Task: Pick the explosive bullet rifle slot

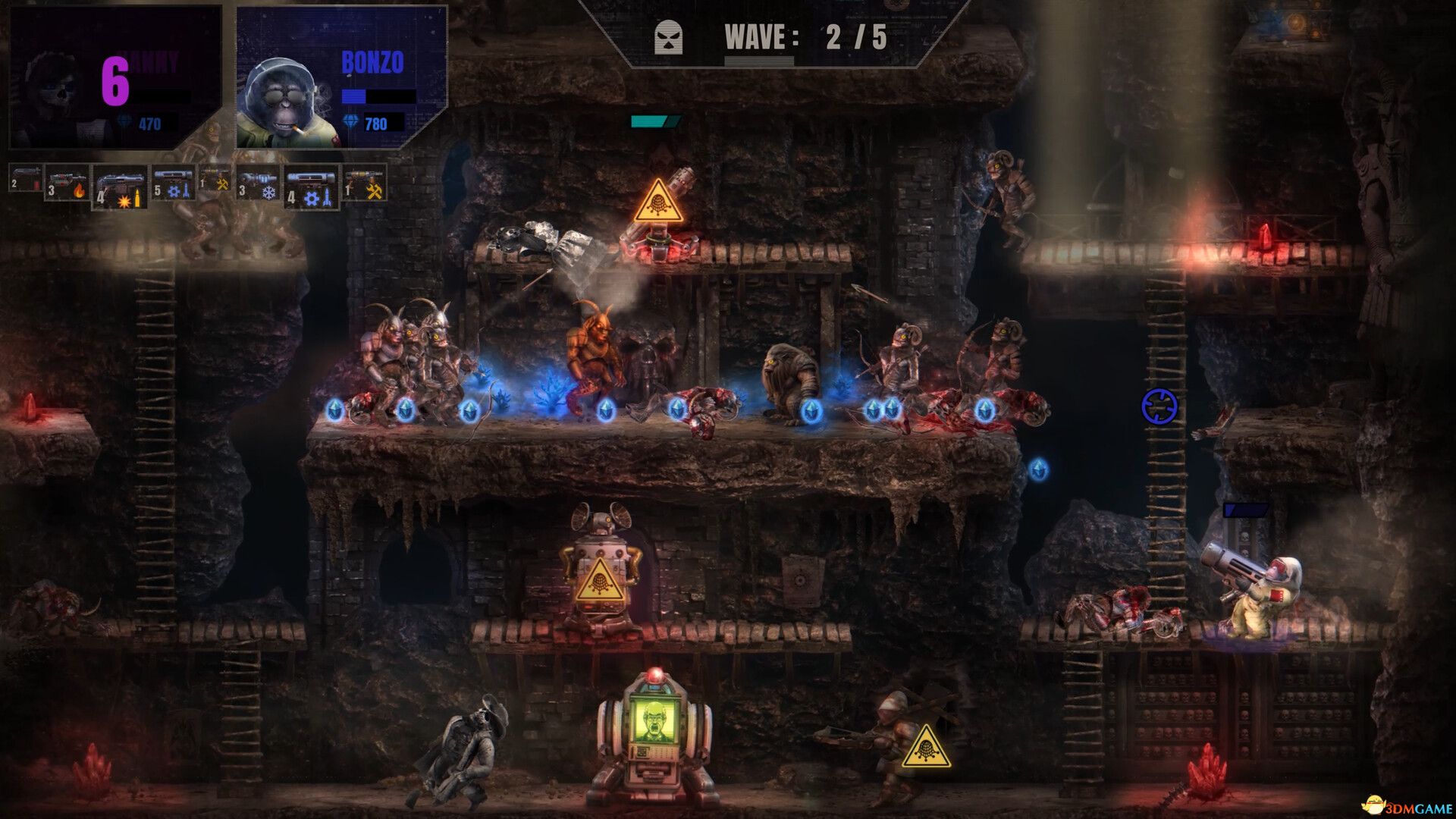Action: pyautogui.click(x=120, y=188)
